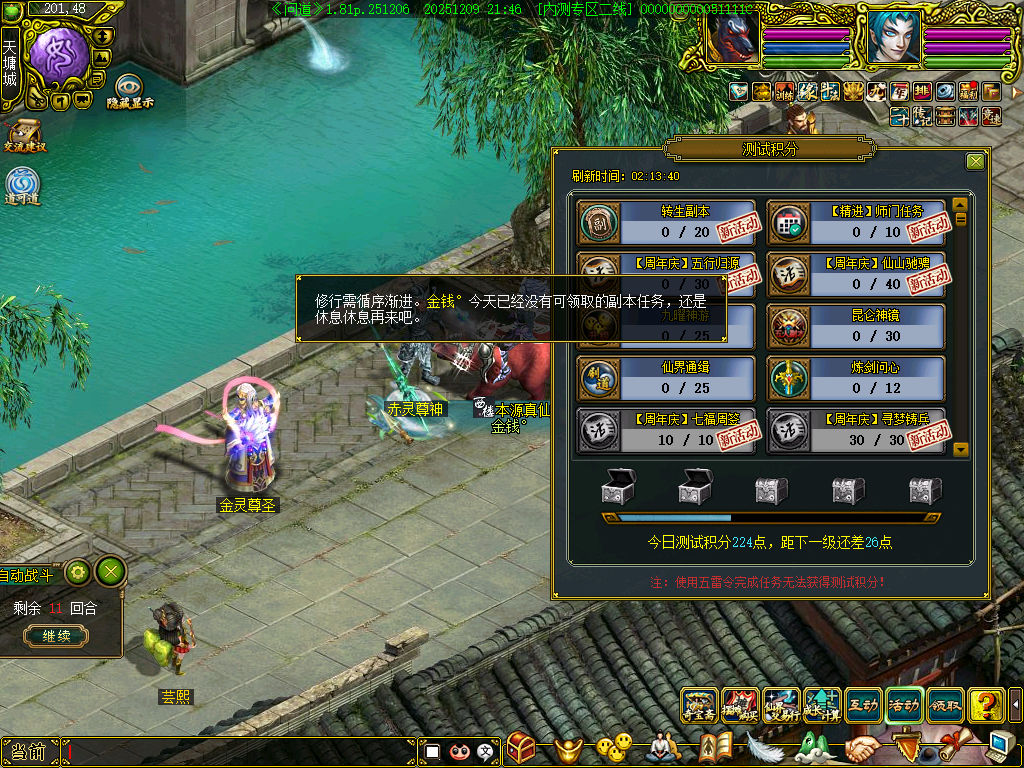Open auto battle gear settings
This screenshot has width=1024, height=768.
77,573
